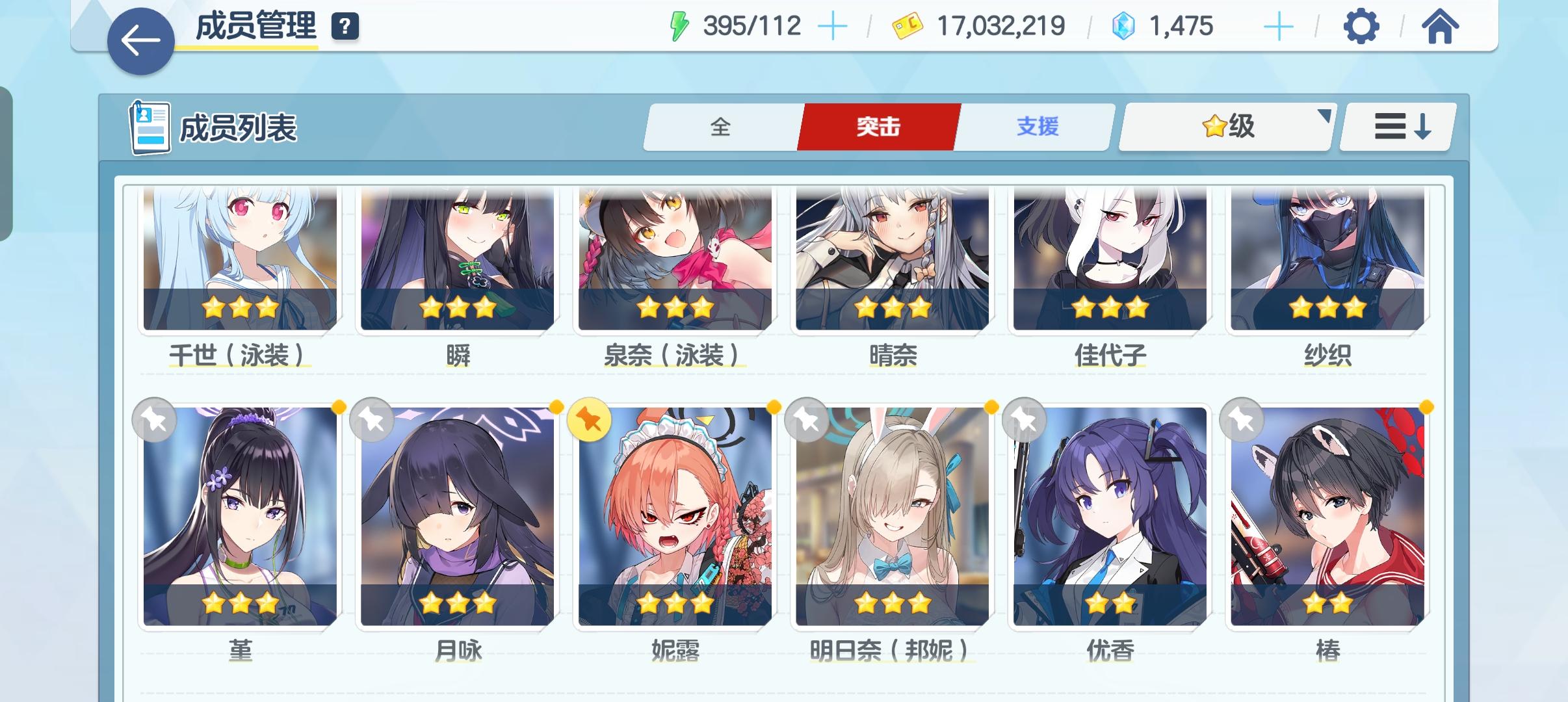Click the home icon
Viewport: 1568px width, 702px height.
[x=1441, y=27]
